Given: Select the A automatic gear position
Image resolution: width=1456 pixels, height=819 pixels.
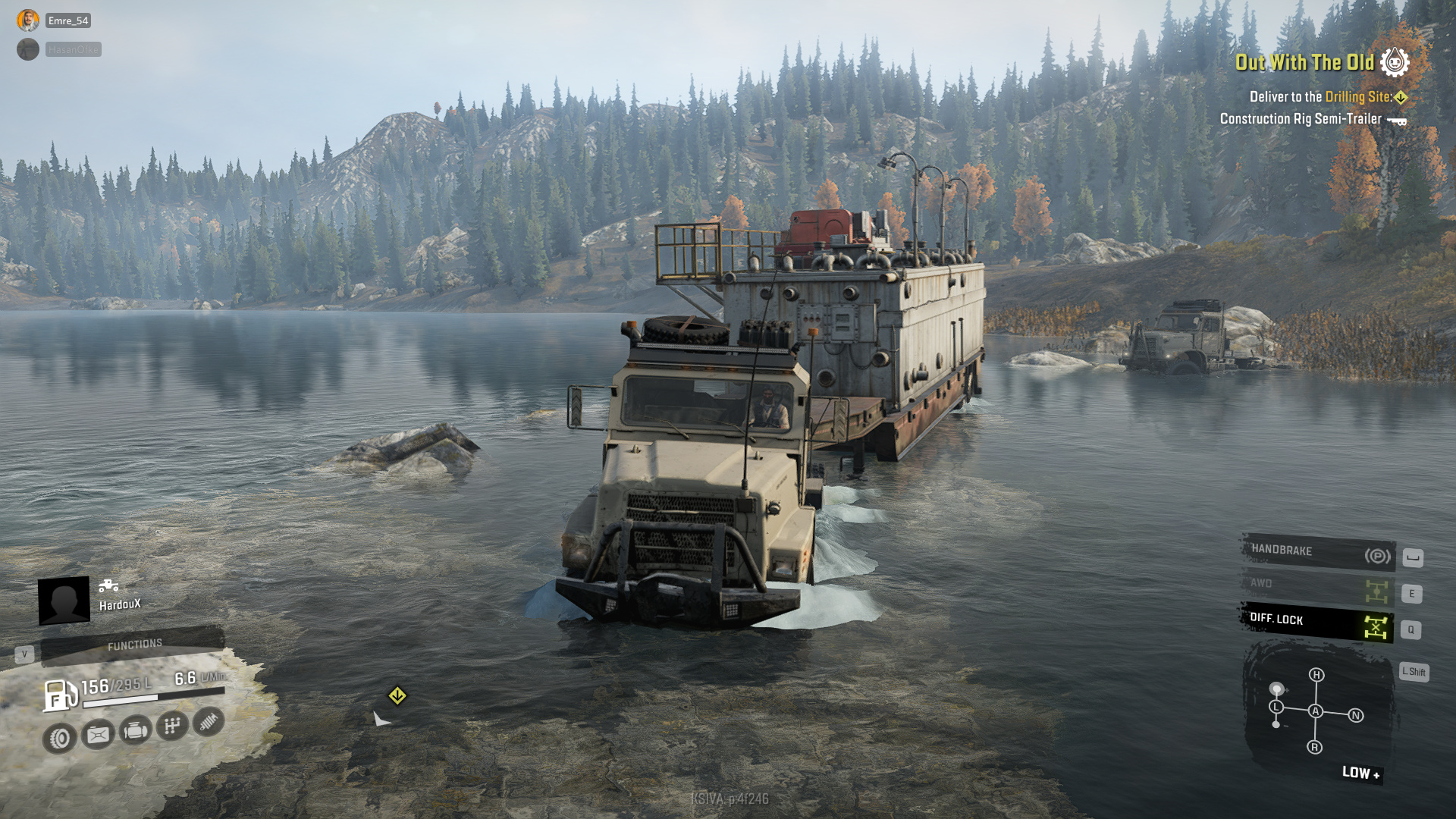Looking at the screenshot, I should 1316,711.
